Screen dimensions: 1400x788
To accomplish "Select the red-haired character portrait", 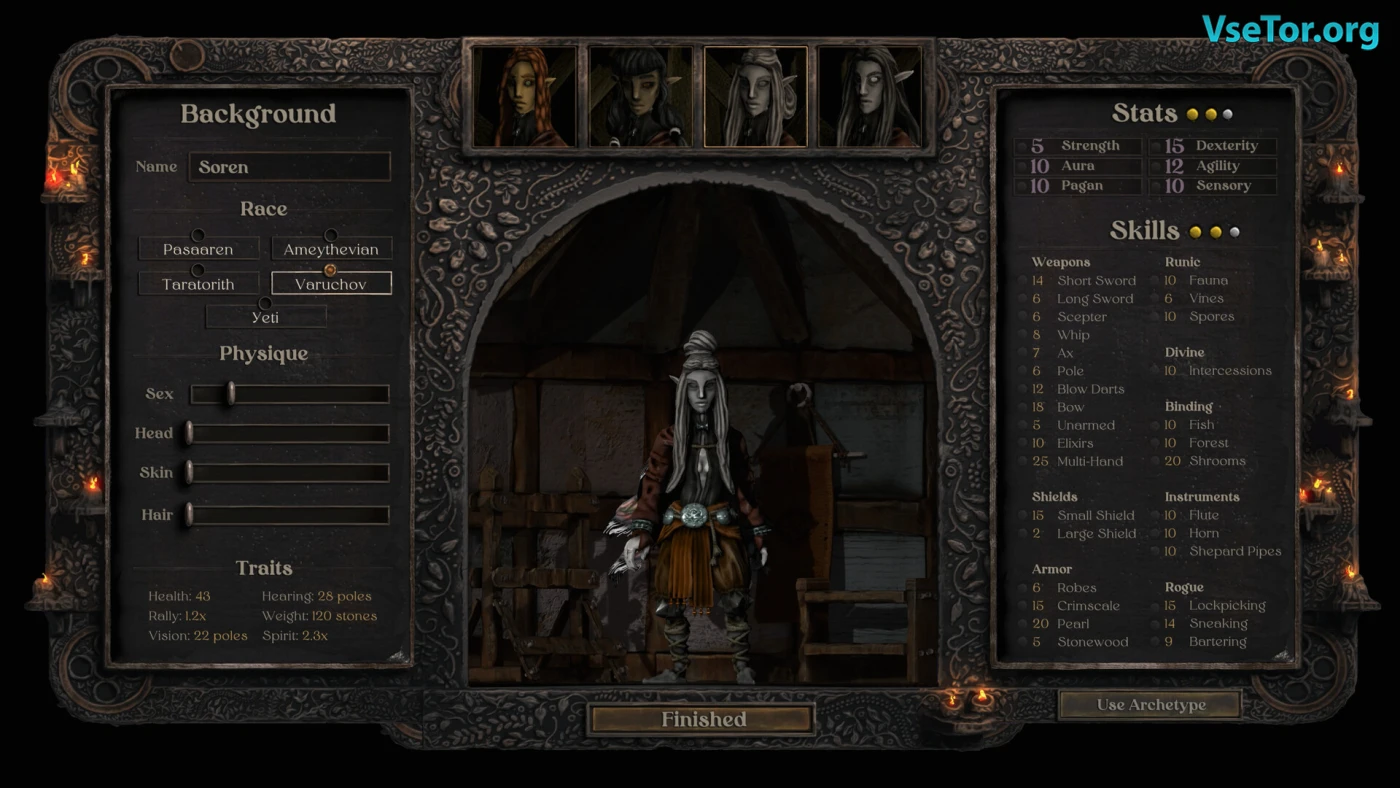I will coord(526,97).
